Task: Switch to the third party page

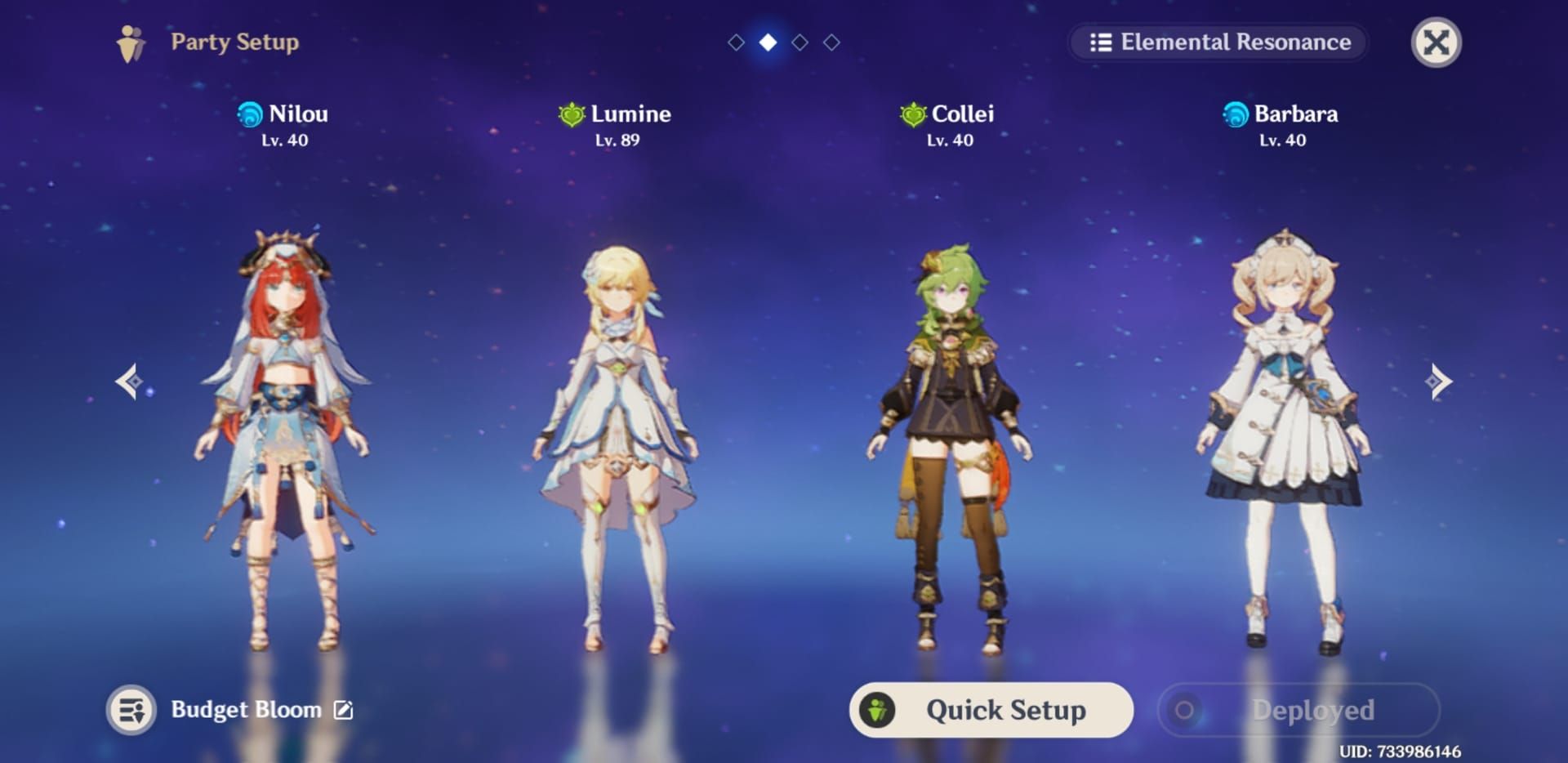Action: point(799,42)
